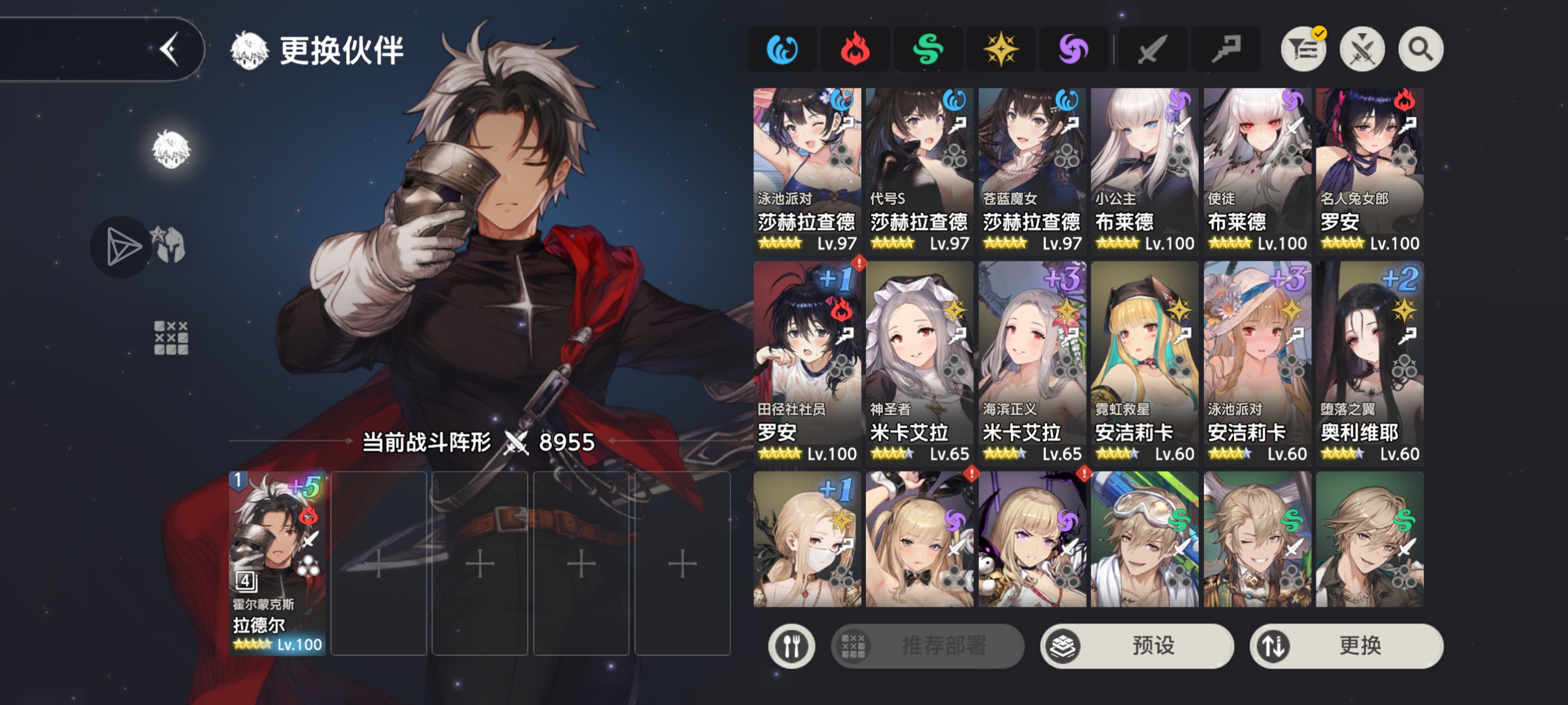Open the sort and filter options
Image resolution: width=1568 pixels, height=705 pixels.
pos(1303,49)
